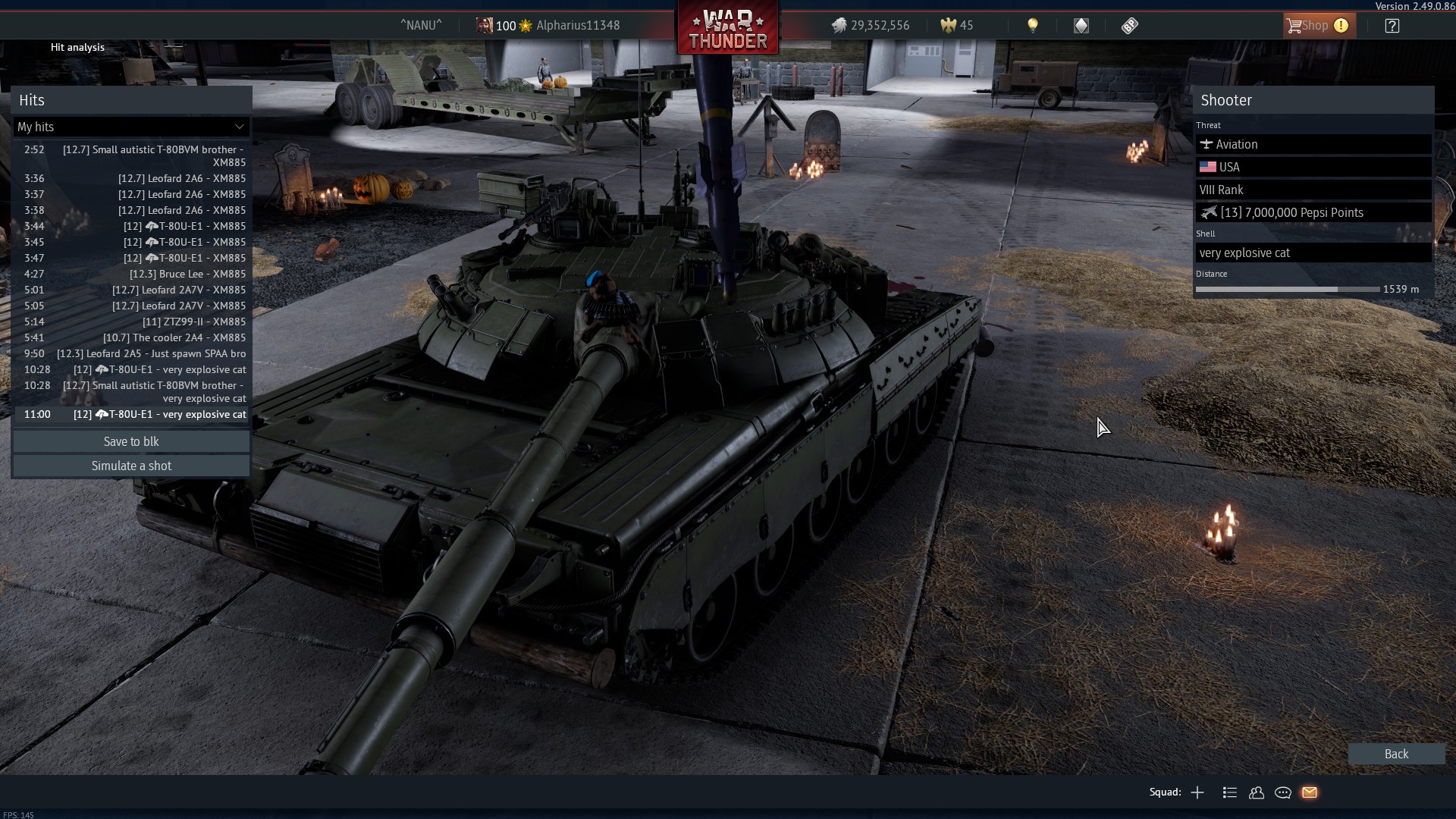This screenshot has width=1456, height=819.
Task: Change the Aviation threat type
Action: point(1313,144)
